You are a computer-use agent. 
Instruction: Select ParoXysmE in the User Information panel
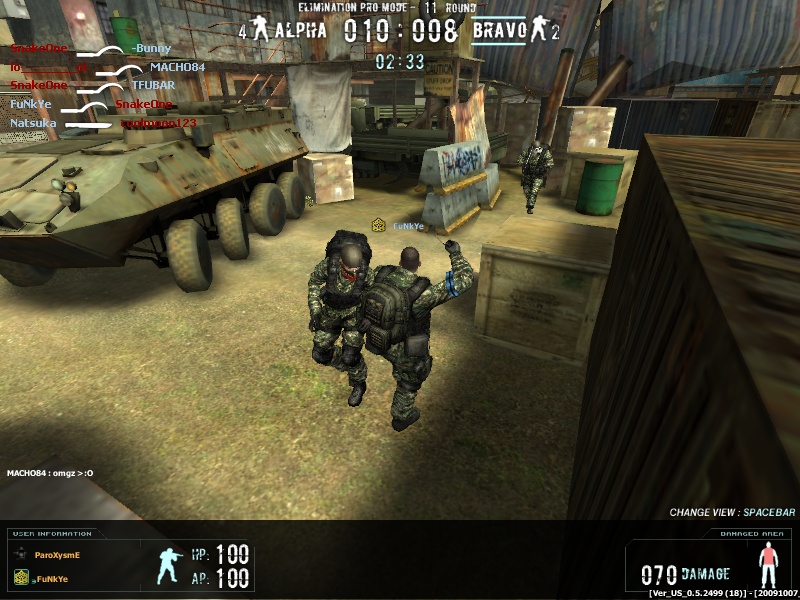coord(56,554)
